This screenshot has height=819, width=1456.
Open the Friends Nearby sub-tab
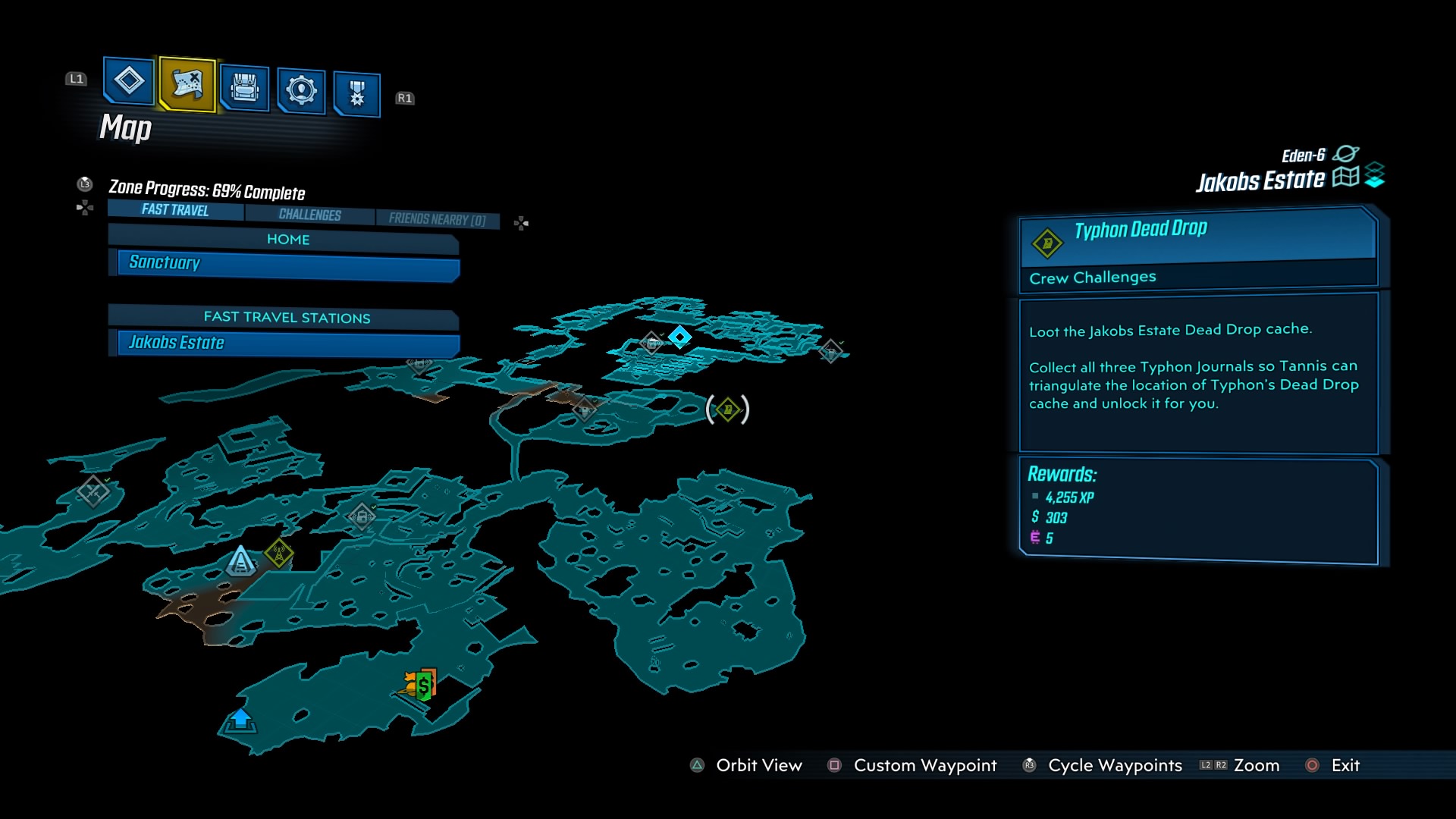437,219
